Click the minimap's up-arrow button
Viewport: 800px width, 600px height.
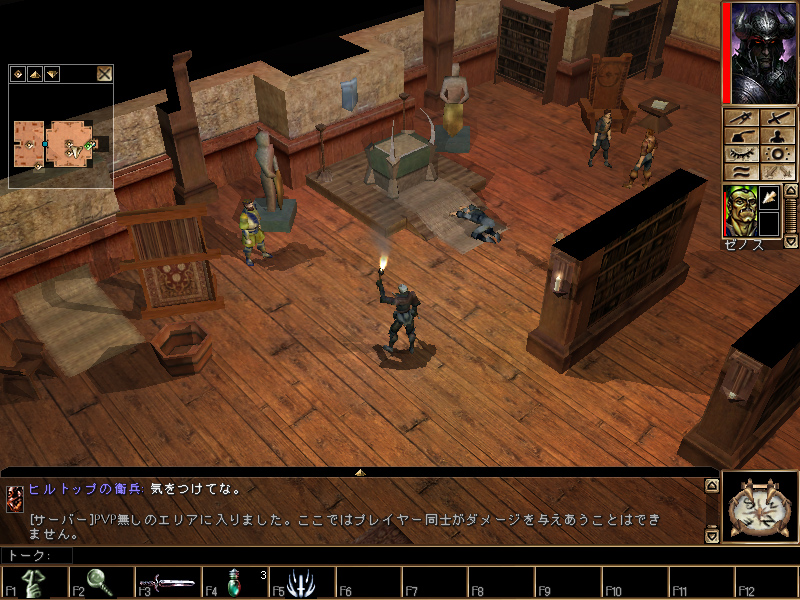pyautogui.click(x=34, y=73)
